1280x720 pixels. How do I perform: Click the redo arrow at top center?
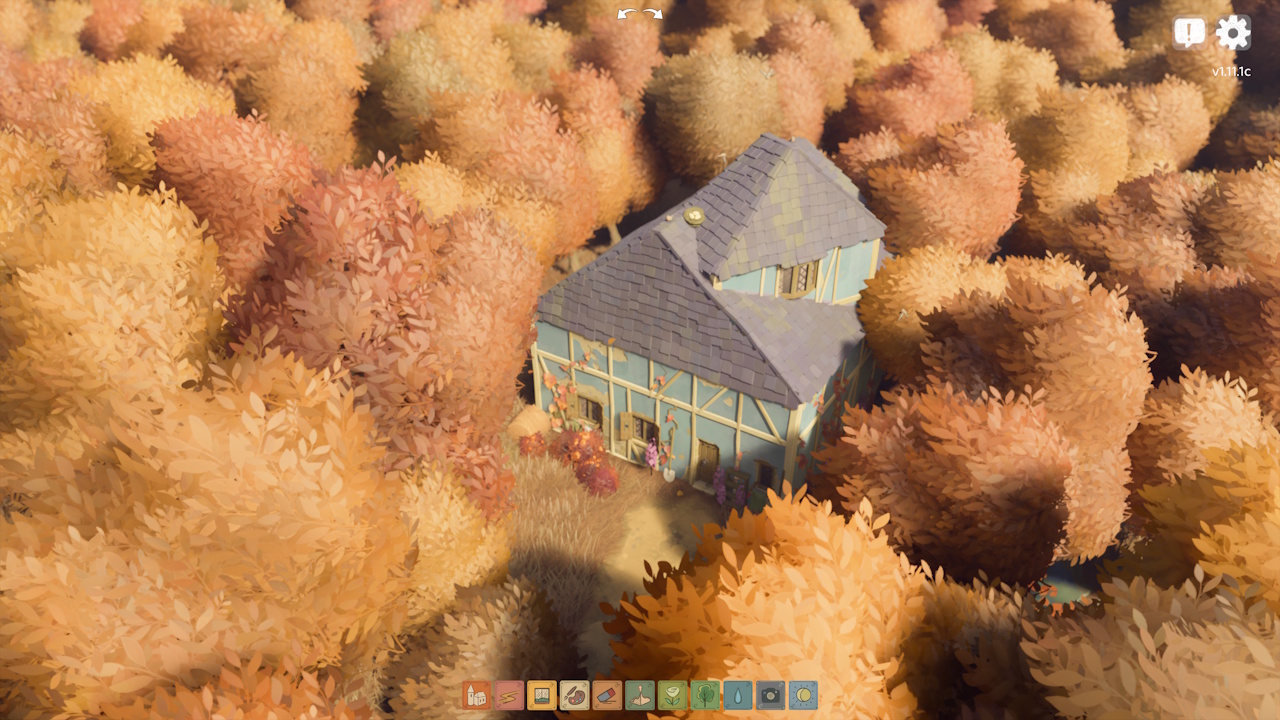pos(652,13)
